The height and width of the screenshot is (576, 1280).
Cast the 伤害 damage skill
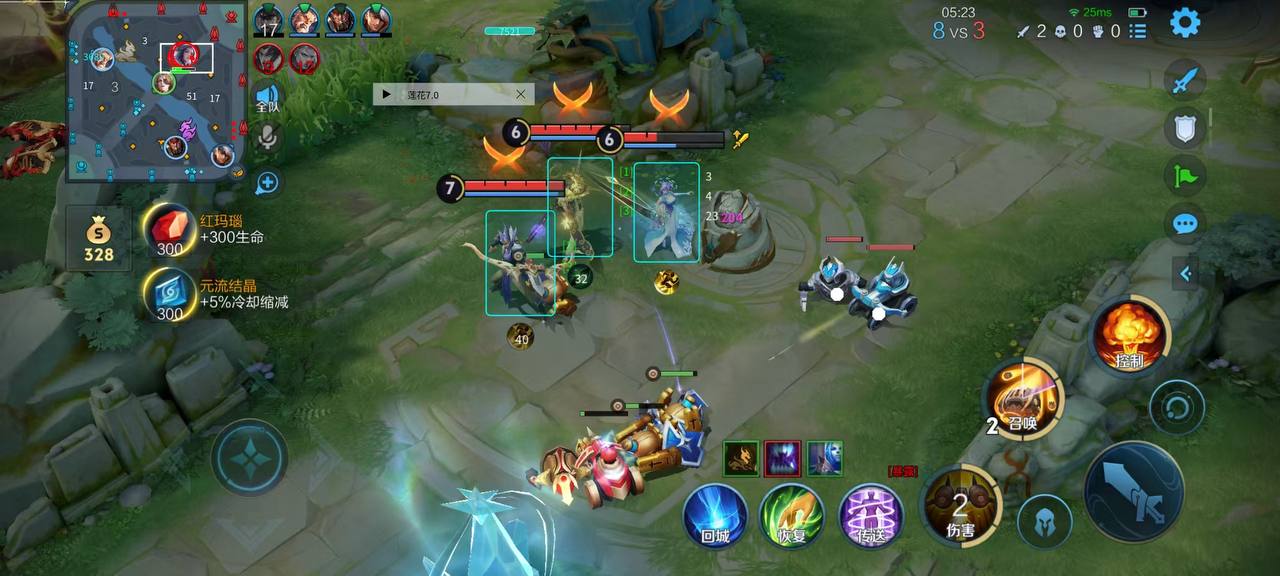click(x=960, y=505)
